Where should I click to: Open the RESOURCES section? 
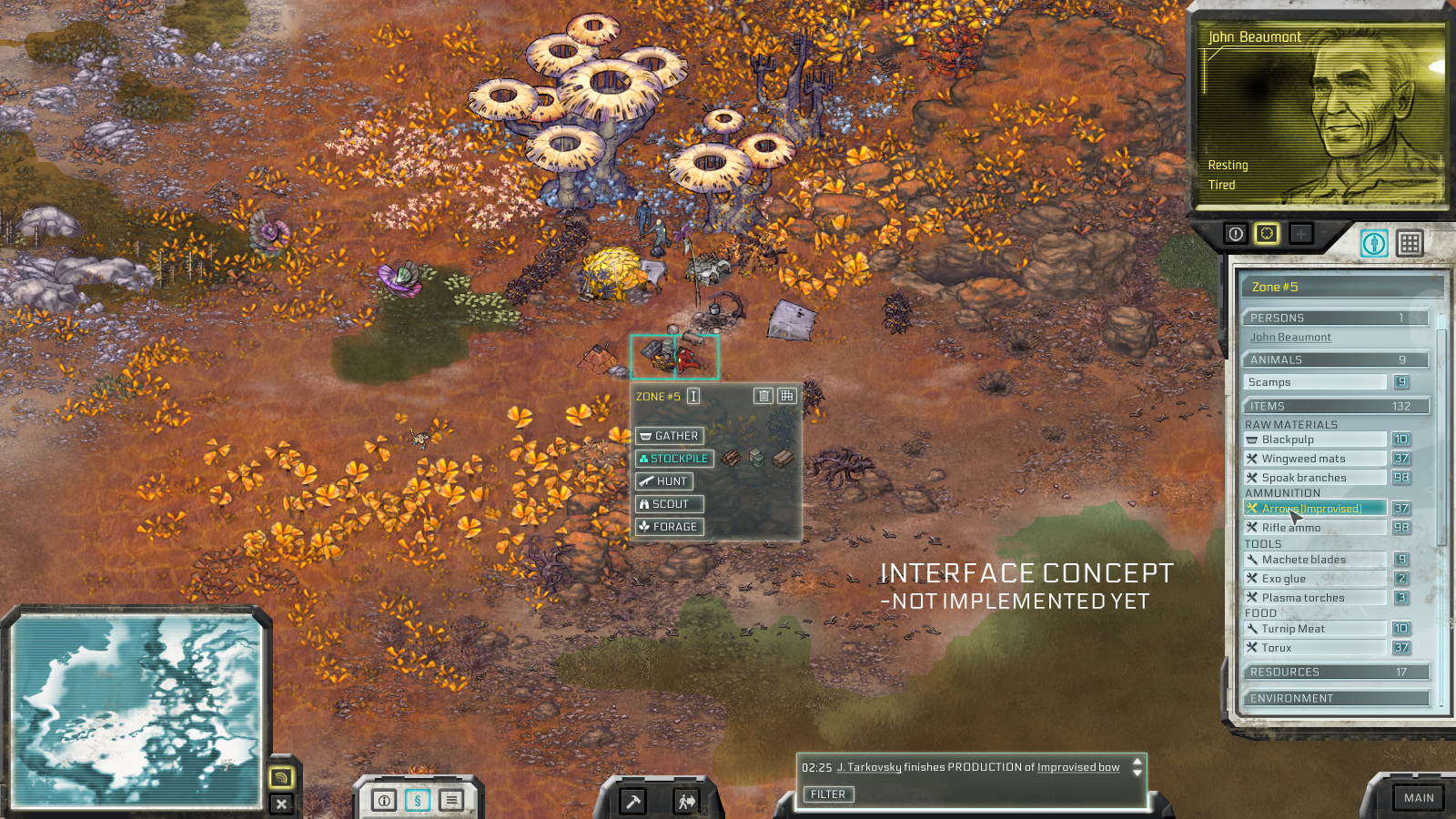1334,672
